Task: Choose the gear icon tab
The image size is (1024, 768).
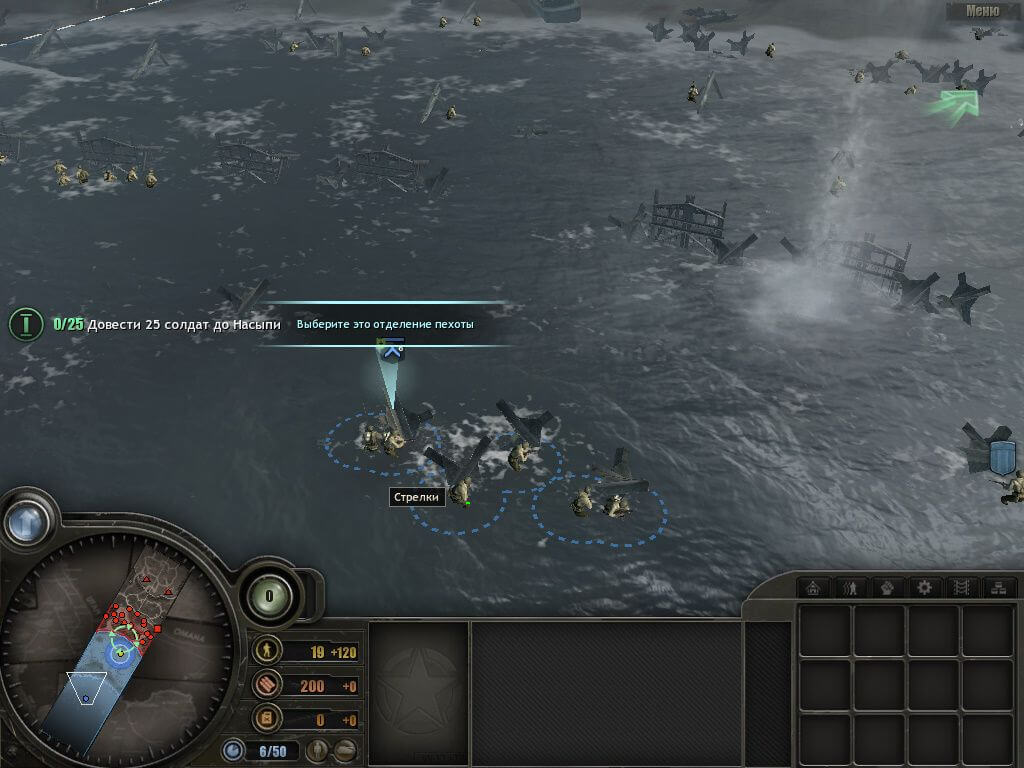Action: coord(924,587)
